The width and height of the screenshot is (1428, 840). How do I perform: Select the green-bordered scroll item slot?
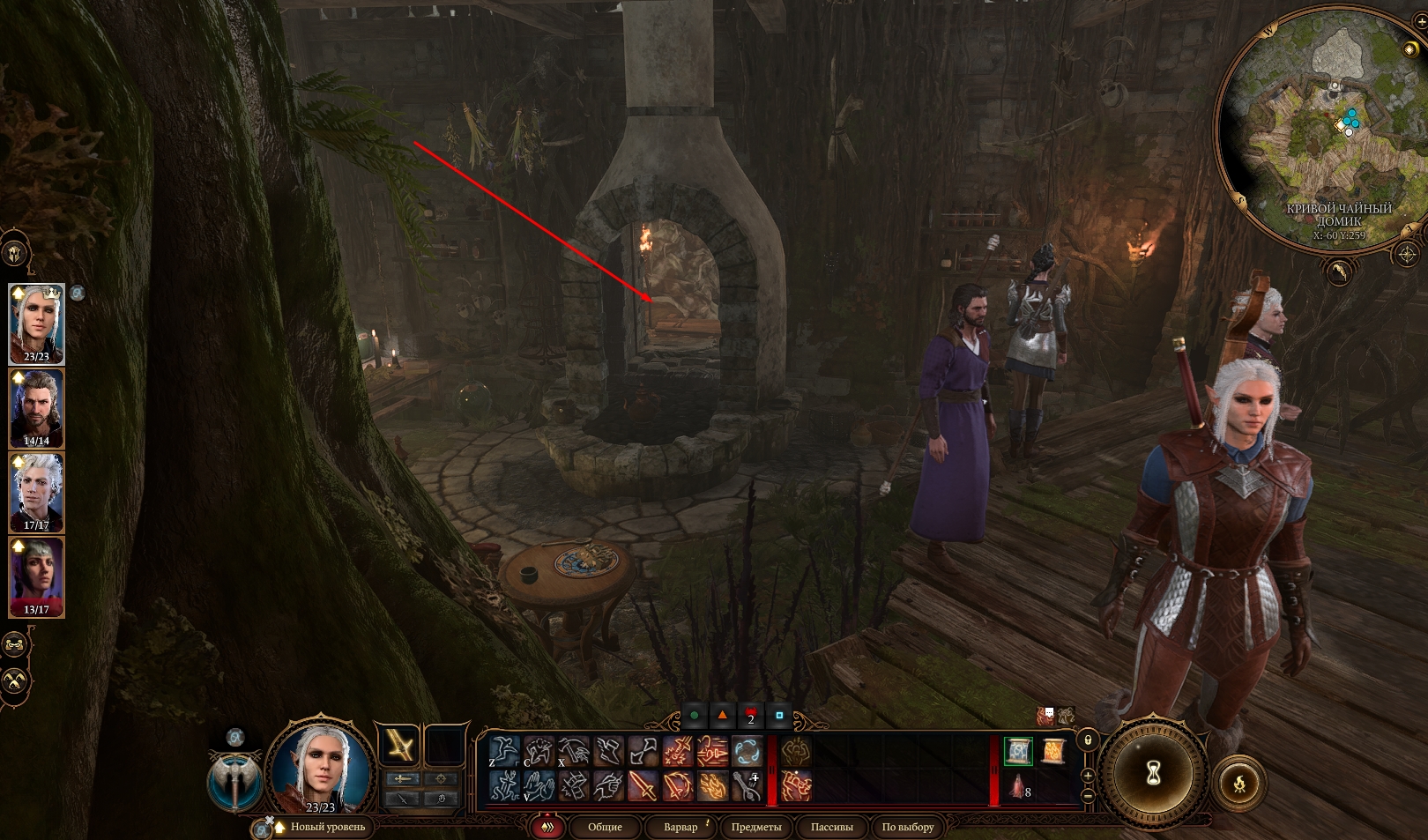[1018, 751]
